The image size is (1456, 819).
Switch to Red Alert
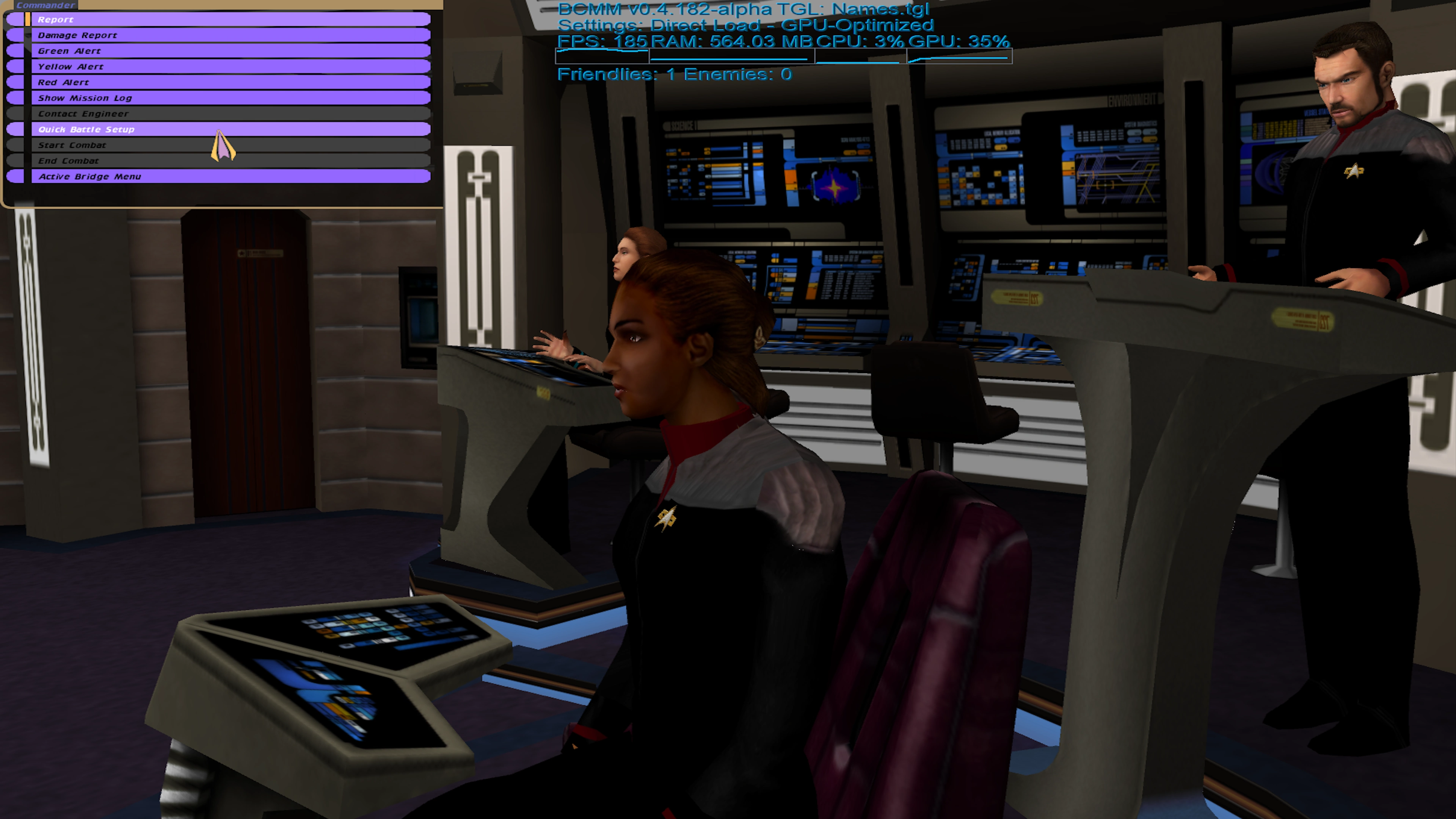[x=226, y=83]
